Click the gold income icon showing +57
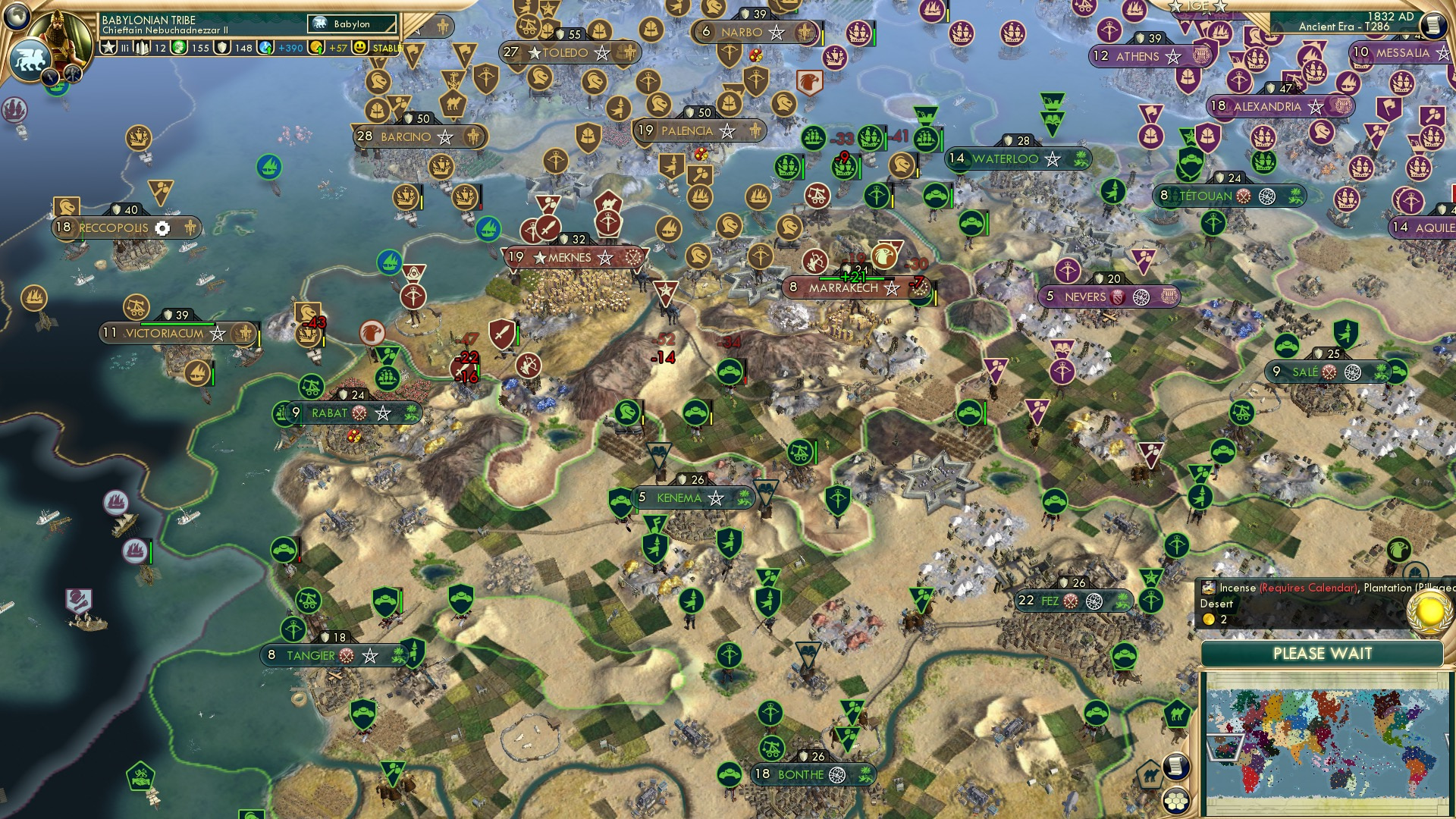The width and height of the screenshot is (1456, 819). click(x=316, y=48)
